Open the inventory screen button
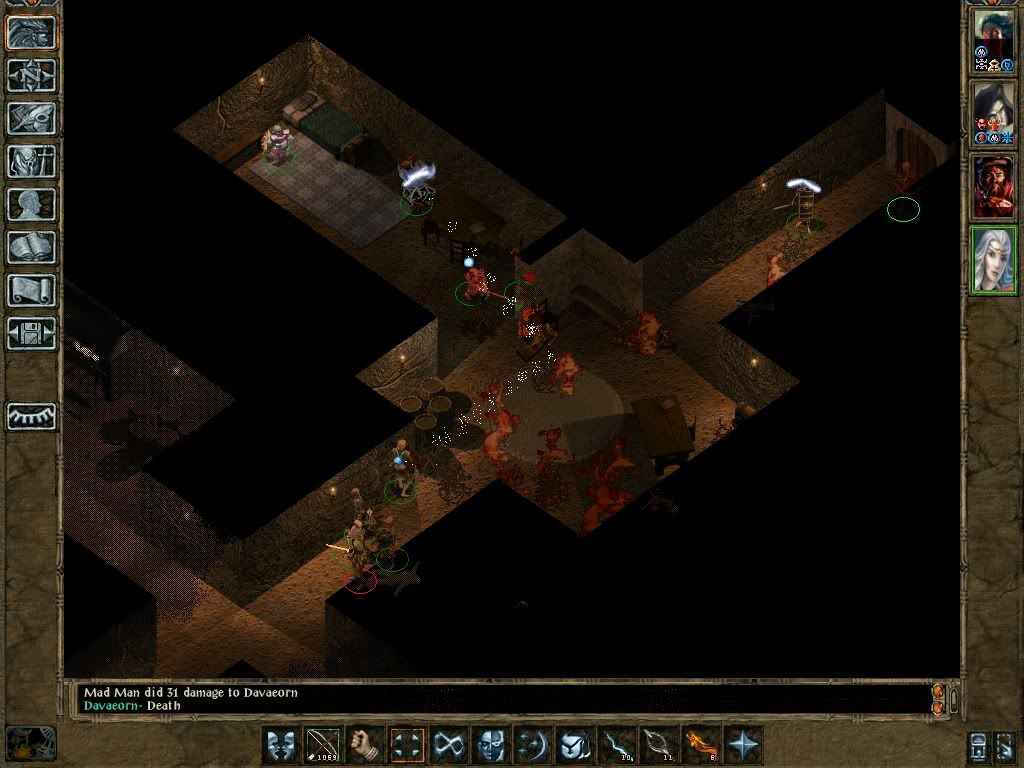Screen dimensions: 1024x768 click(x=31, y=161)
